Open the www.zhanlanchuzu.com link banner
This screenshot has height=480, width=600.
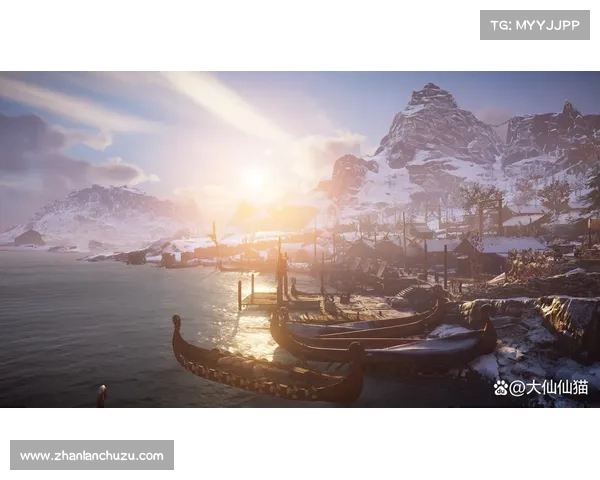coord(92,456)
